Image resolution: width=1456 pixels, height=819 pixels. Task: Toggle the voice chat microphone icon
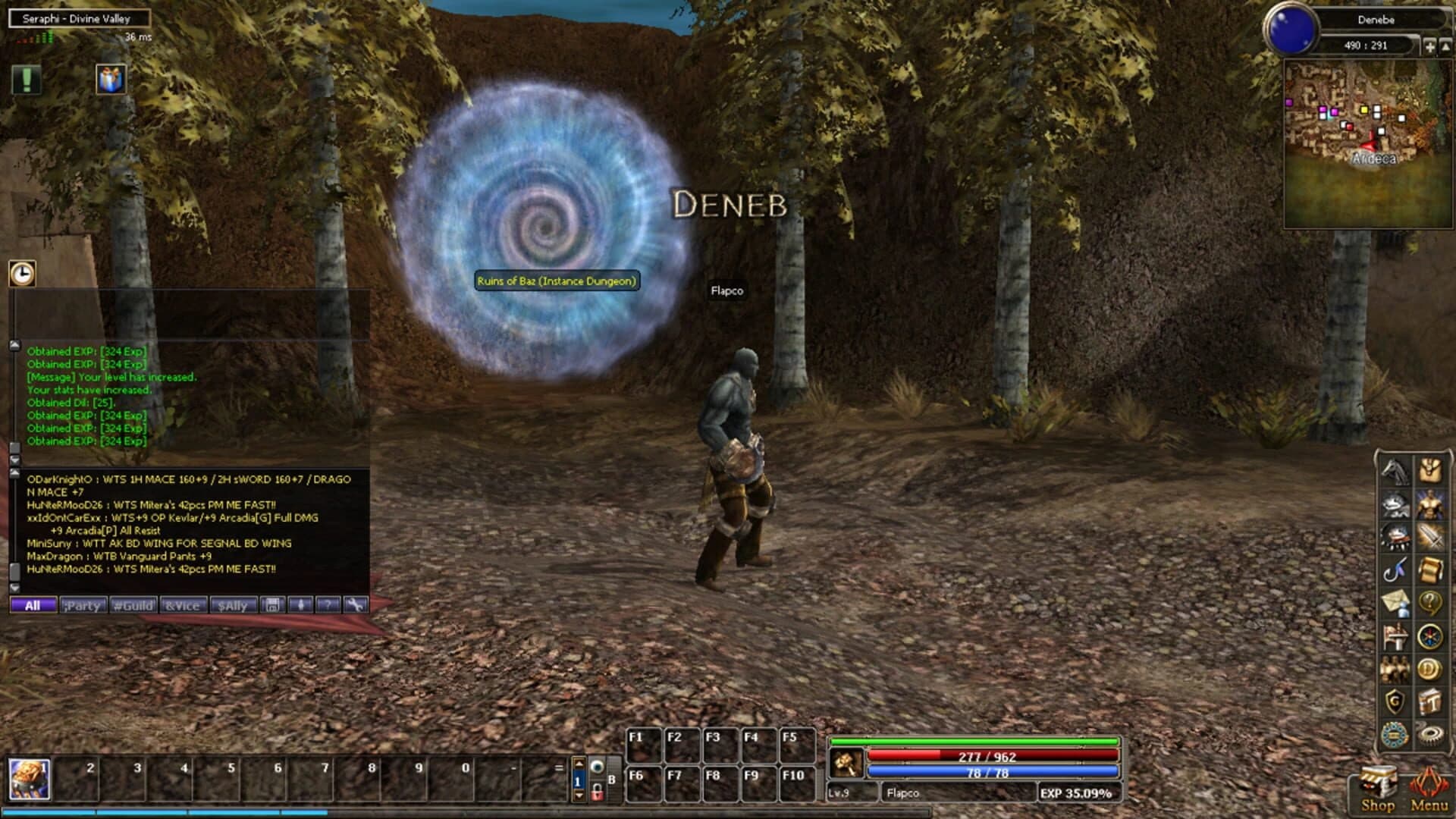pos(300,605)
